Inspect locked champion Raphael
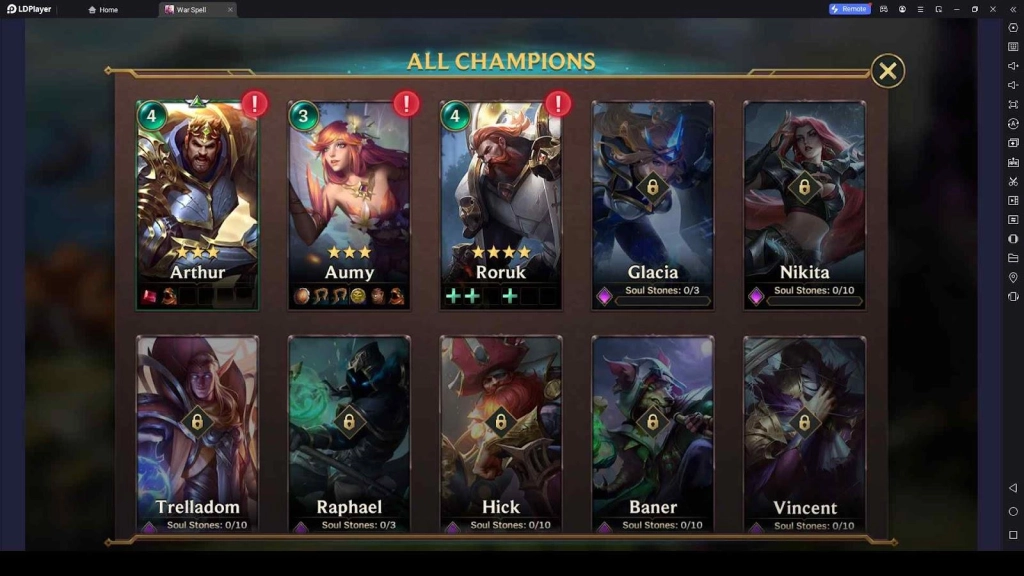This screenshot has width=1024, height=576. point(349,432)
